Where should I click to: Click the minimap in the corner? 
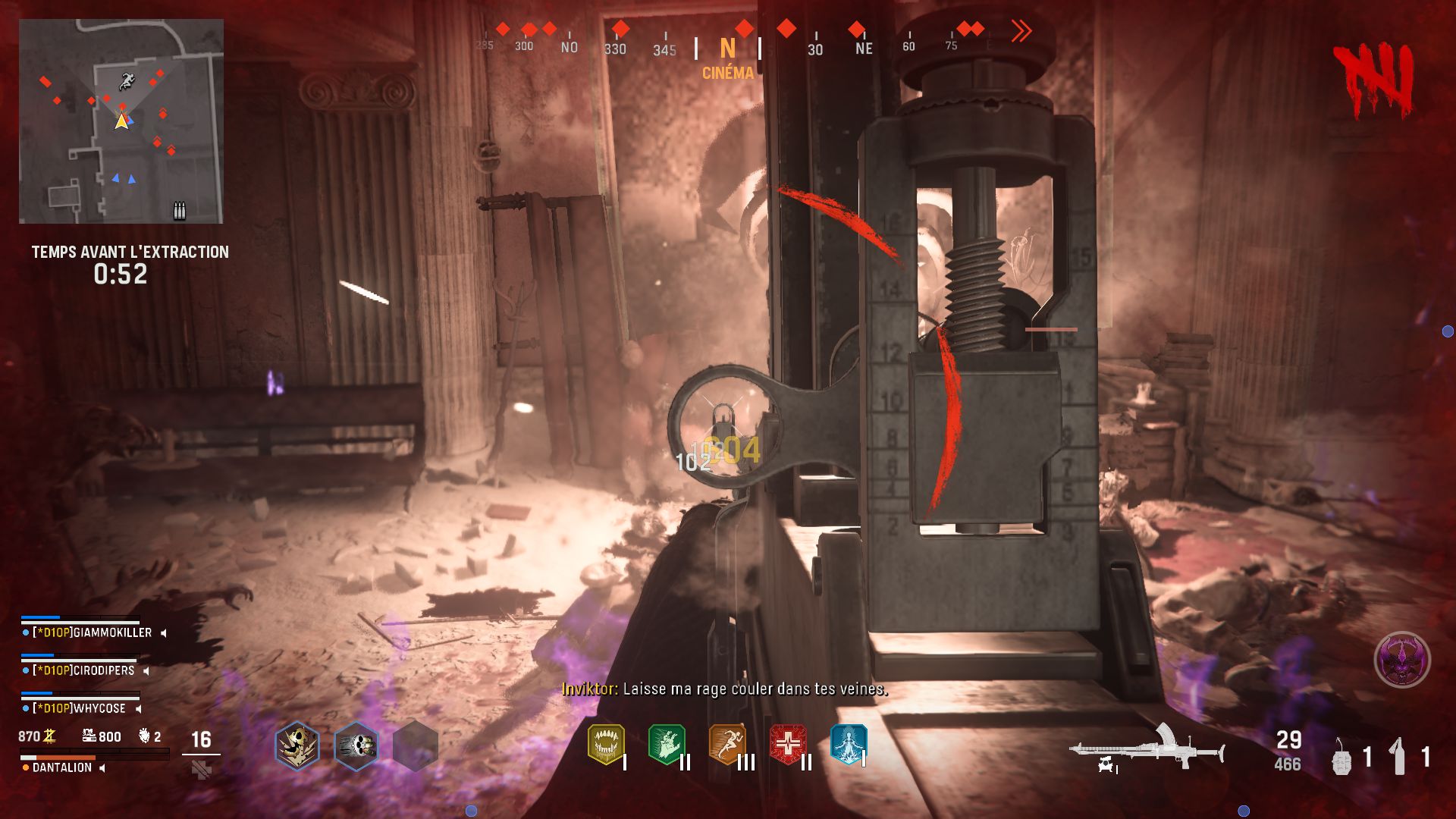pos(121,121)
